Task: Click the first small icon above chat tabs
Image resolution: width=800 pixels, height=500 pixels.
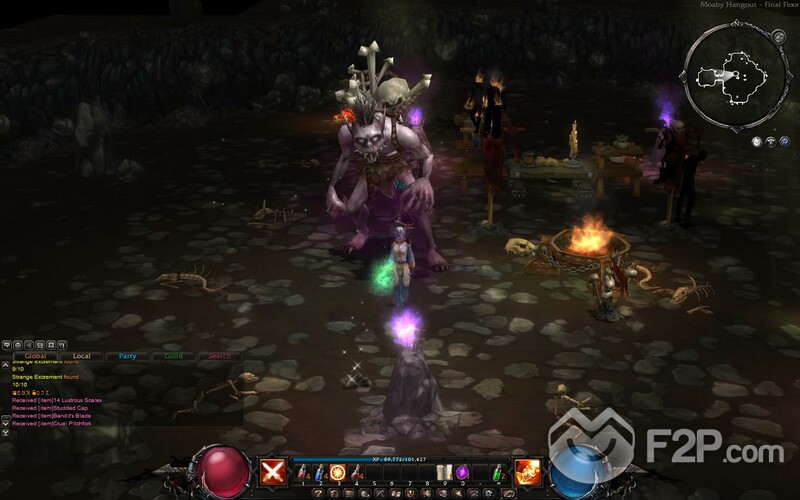Action: (7, 343)
